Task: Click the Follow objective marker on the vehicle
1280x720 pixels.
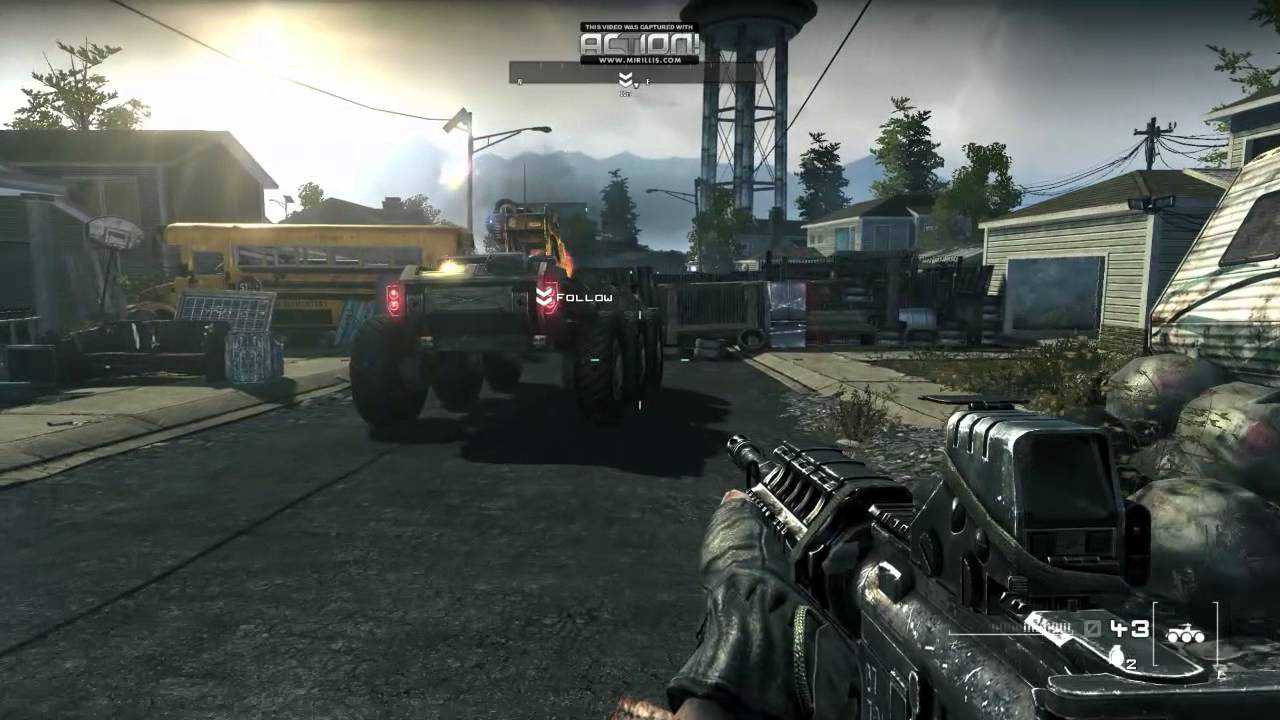Action: click(546, 297)
